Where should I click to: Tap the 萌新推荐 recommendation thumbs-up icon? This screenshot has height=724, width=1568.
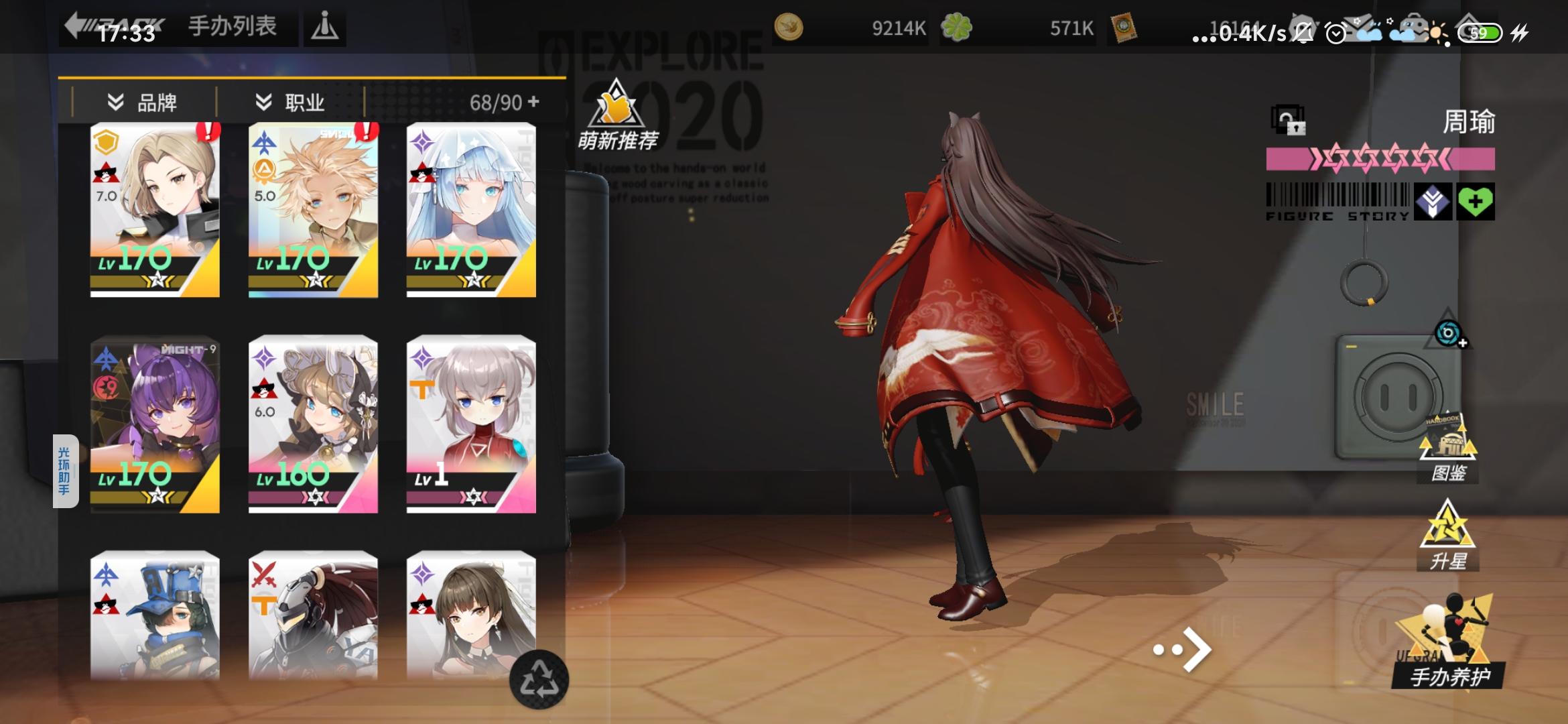617,107
